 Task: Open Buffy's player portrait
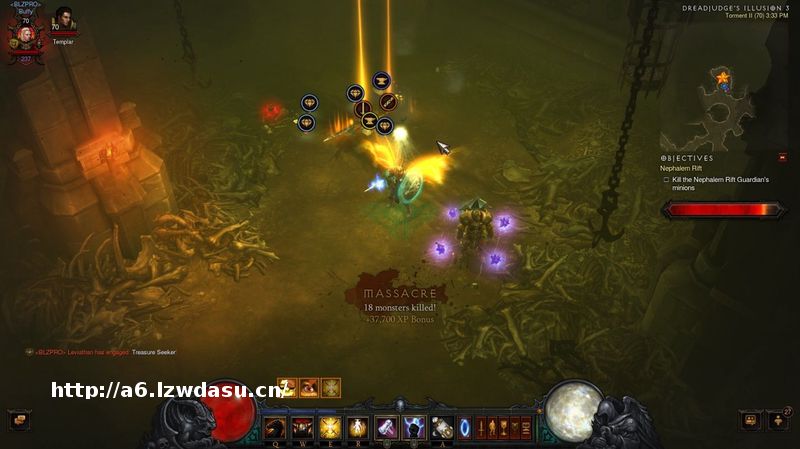point(27,35)
